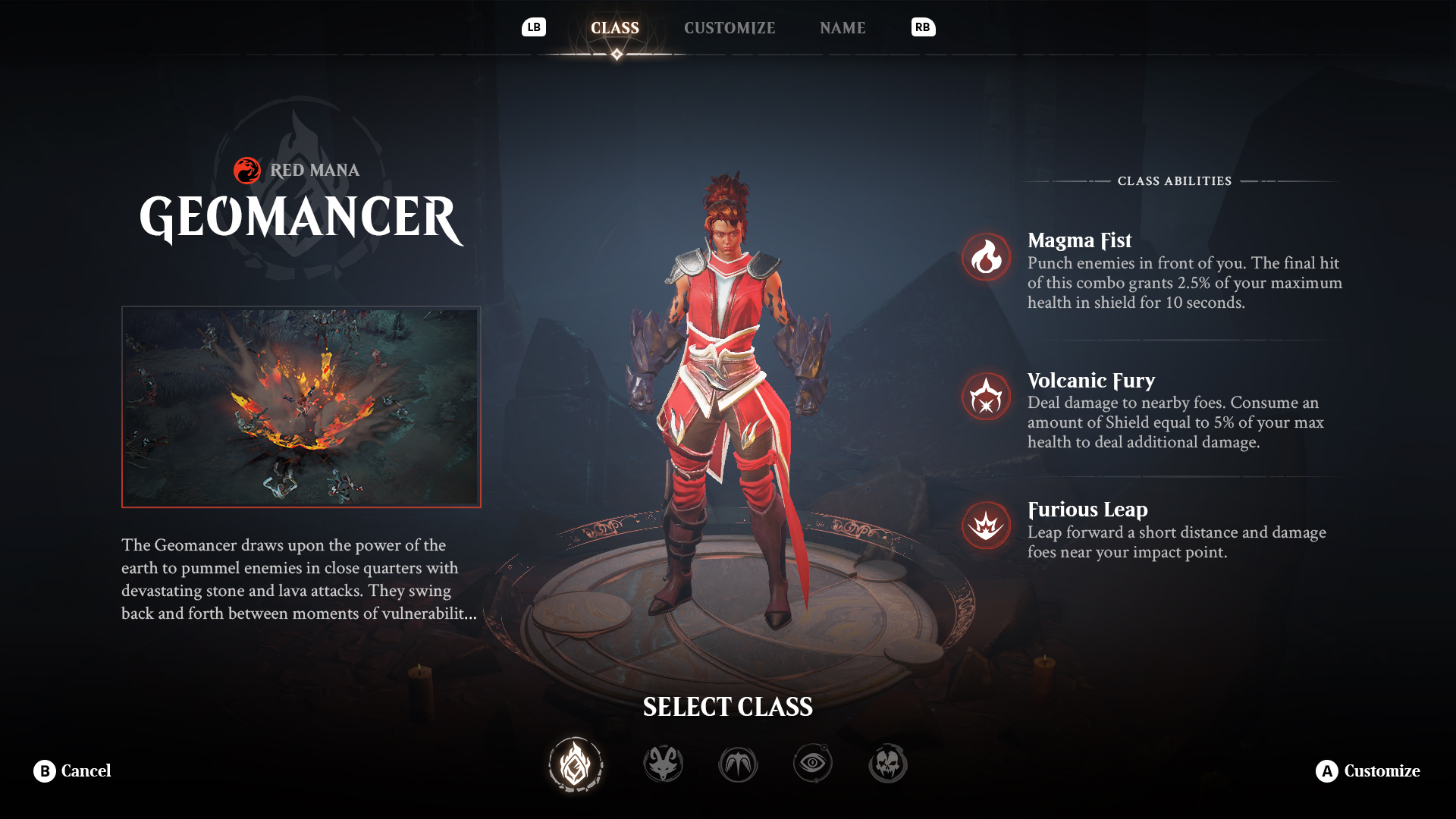This screenshot has width=1456, height=819.
Task: Expand the truncated Geomancer class description
Action: point(300,579)
